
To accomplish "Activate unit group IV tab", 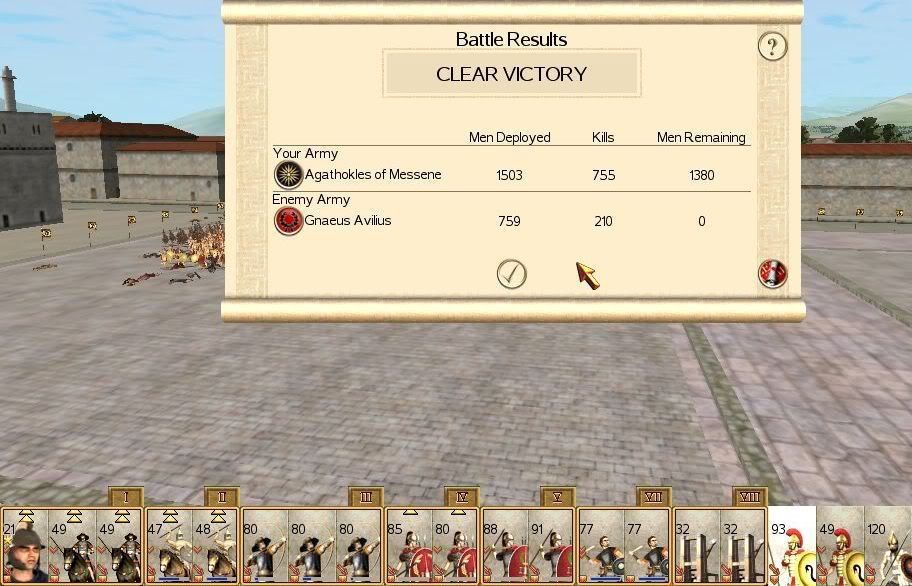I will point(462,497).
